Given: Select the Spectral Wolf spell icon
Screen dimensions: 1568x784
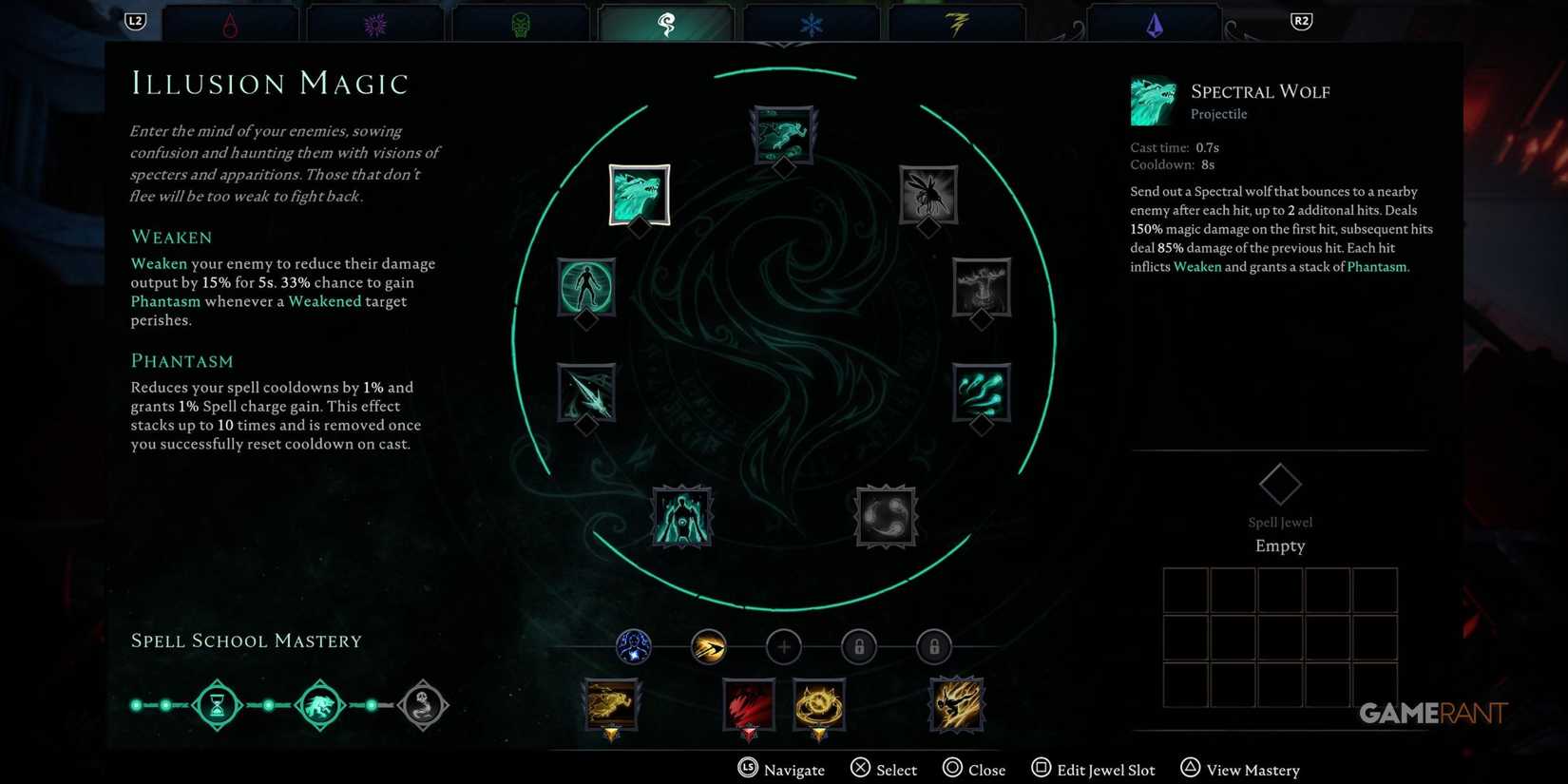Looking at the screenshot, I should click(x=640, y=195).
